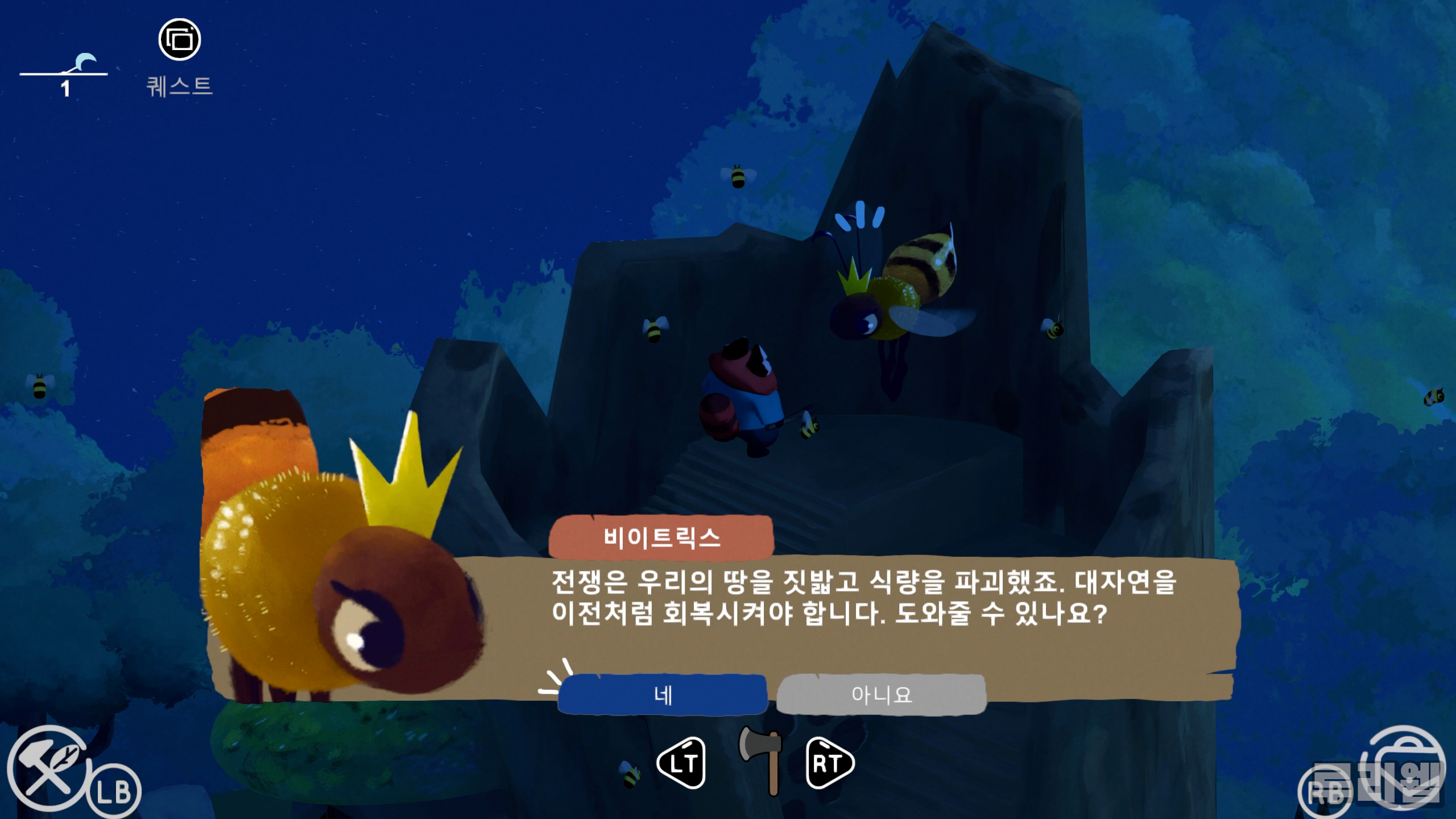Choose 네 to accept Beetrix's request

(x=663, y=695)
